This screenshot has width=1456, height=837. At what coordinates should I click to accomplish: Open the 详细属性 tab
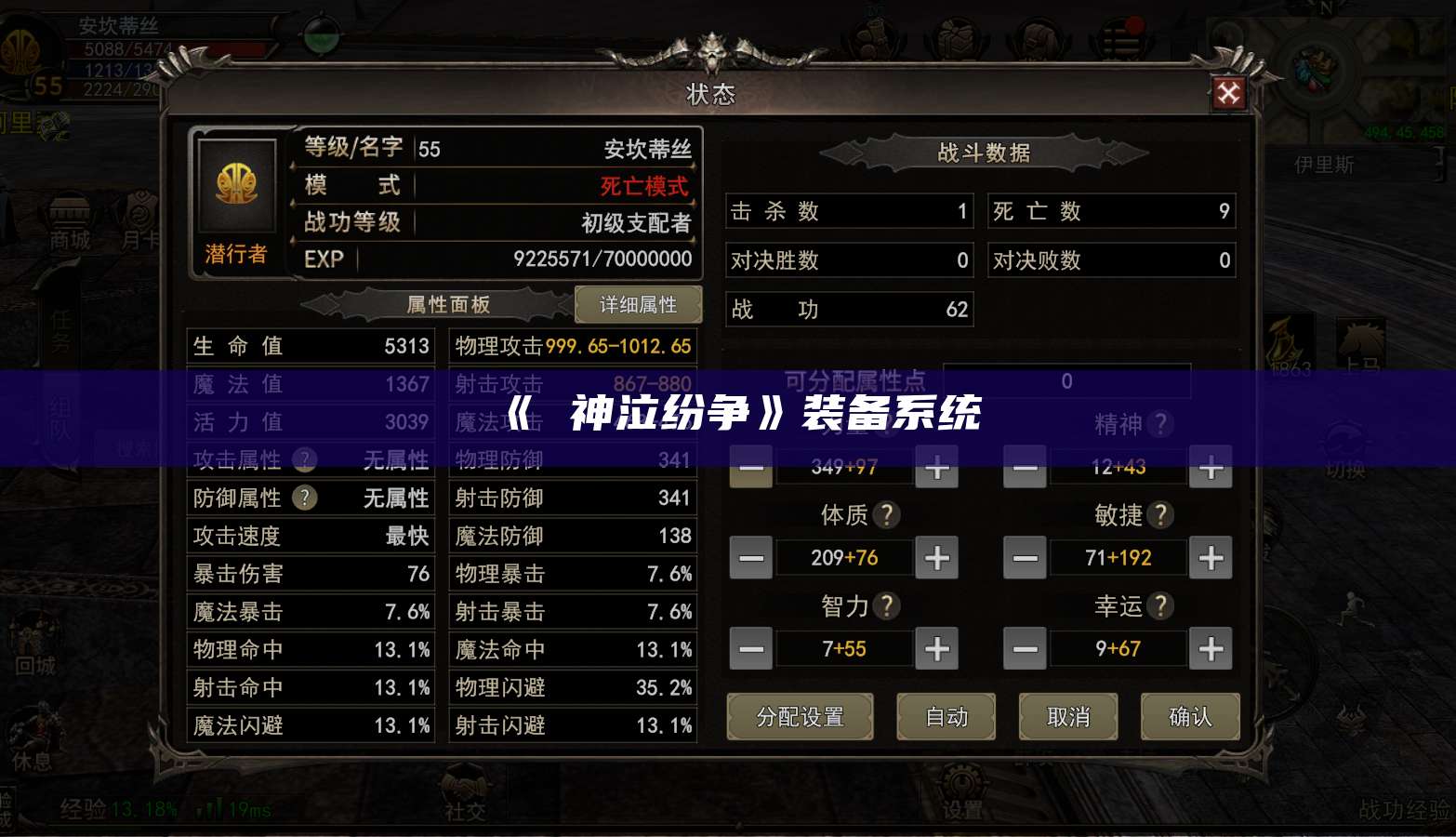click(x=639, y=304)
